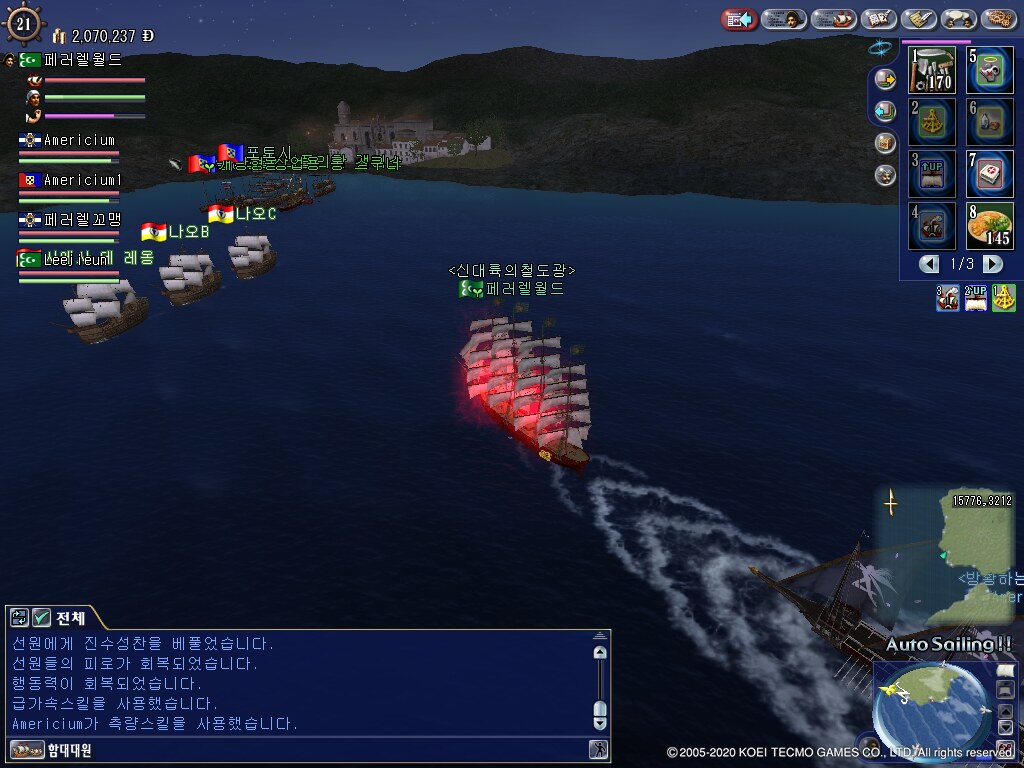Screen dimensions: 1024x768
Task: Open the red menu list button
Action: click(739, 19)
